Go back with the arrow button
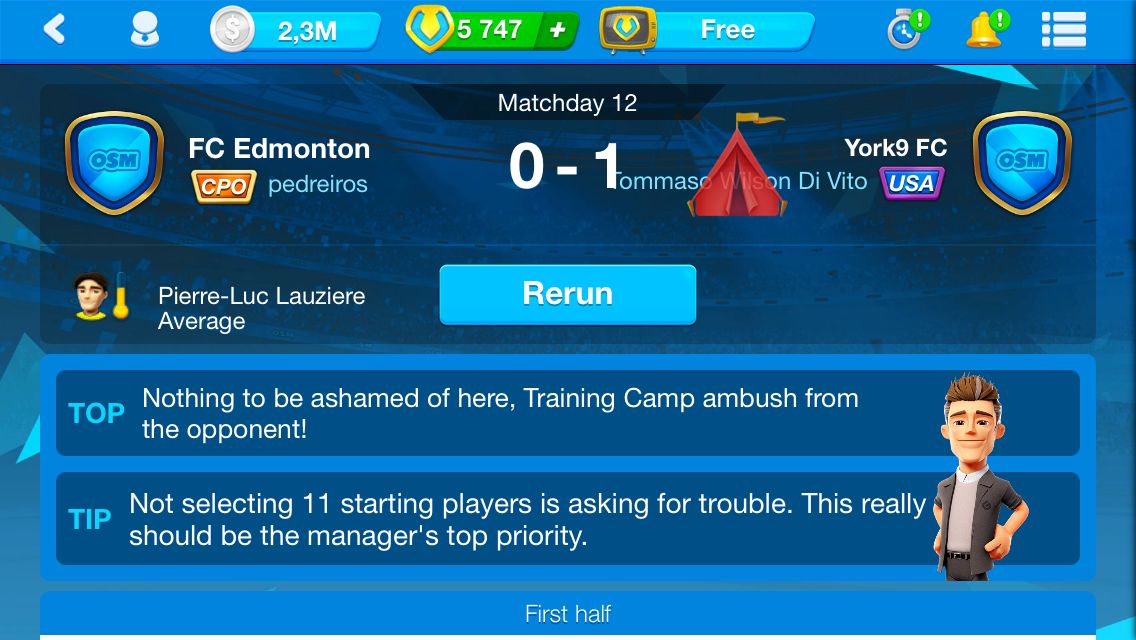Viewport: 1136px width, 640px height. 55,30
